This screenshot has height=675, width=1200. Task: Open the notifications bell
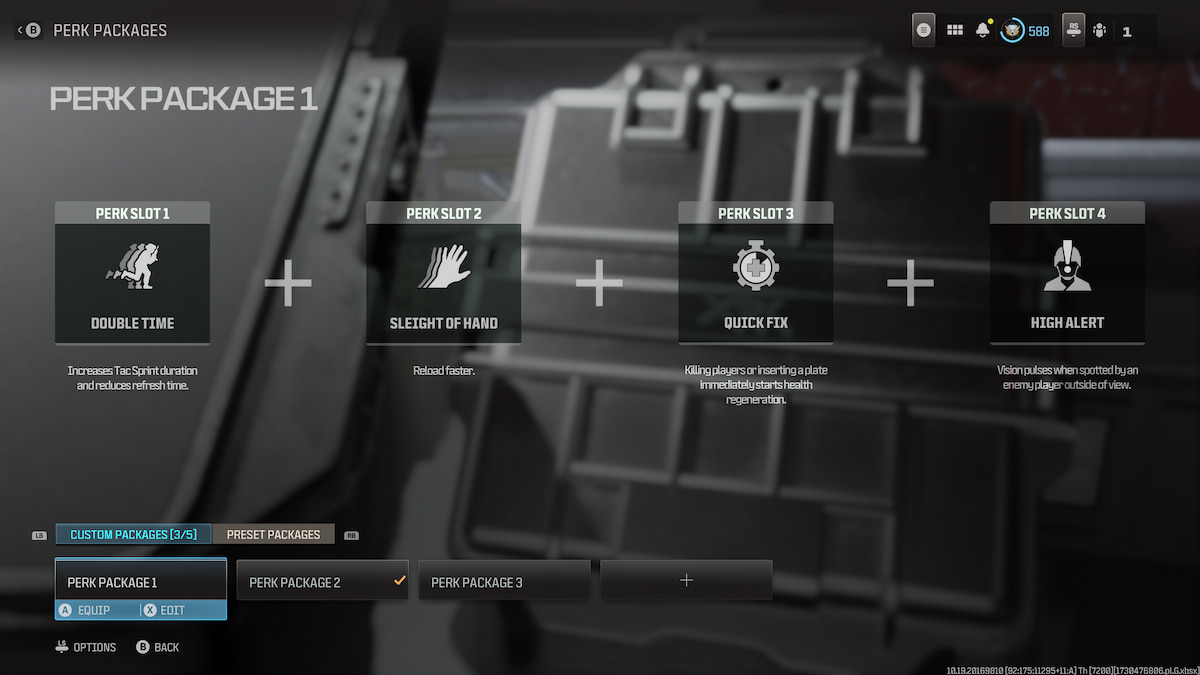coord(983,31)
